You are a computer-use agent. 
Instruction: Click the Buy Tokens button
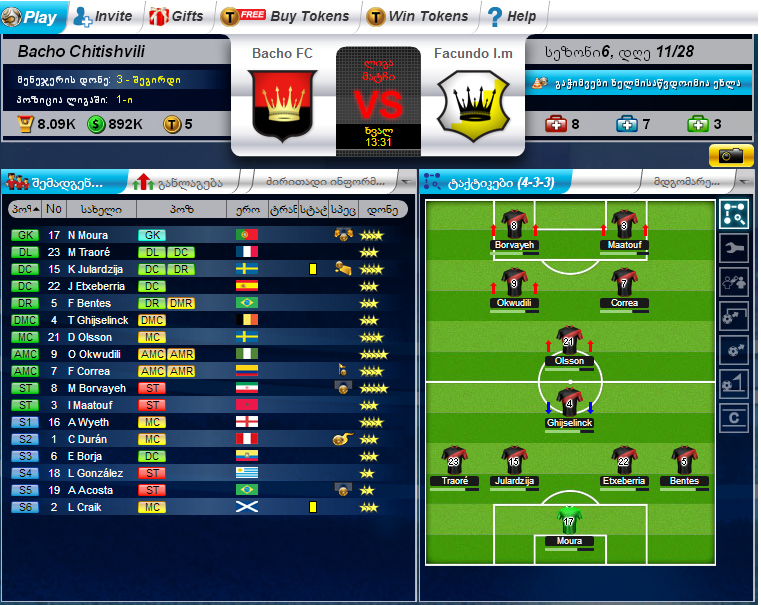[x=286, y=16]
